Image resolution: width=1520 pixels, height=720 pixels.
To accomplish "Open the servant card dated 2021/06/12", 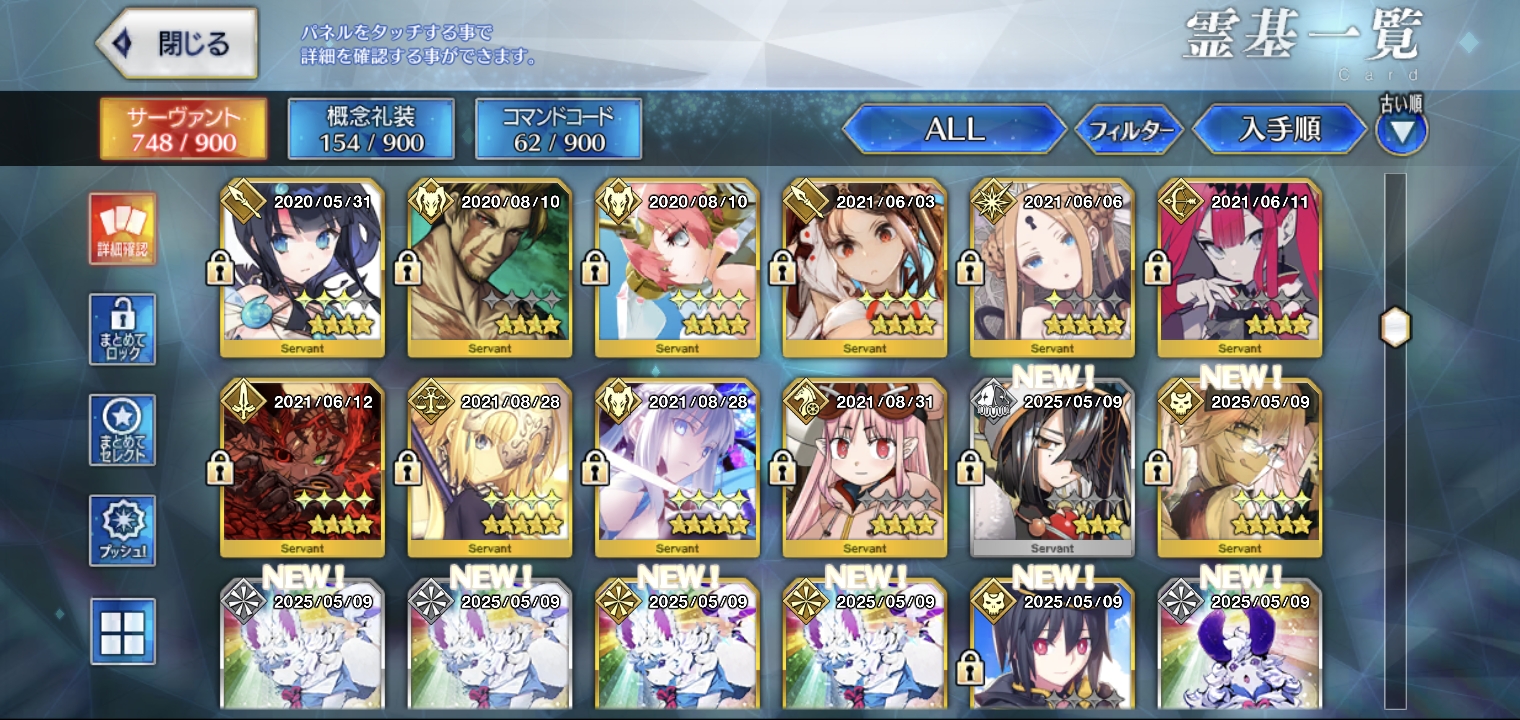I will click(x=302, y=468).
